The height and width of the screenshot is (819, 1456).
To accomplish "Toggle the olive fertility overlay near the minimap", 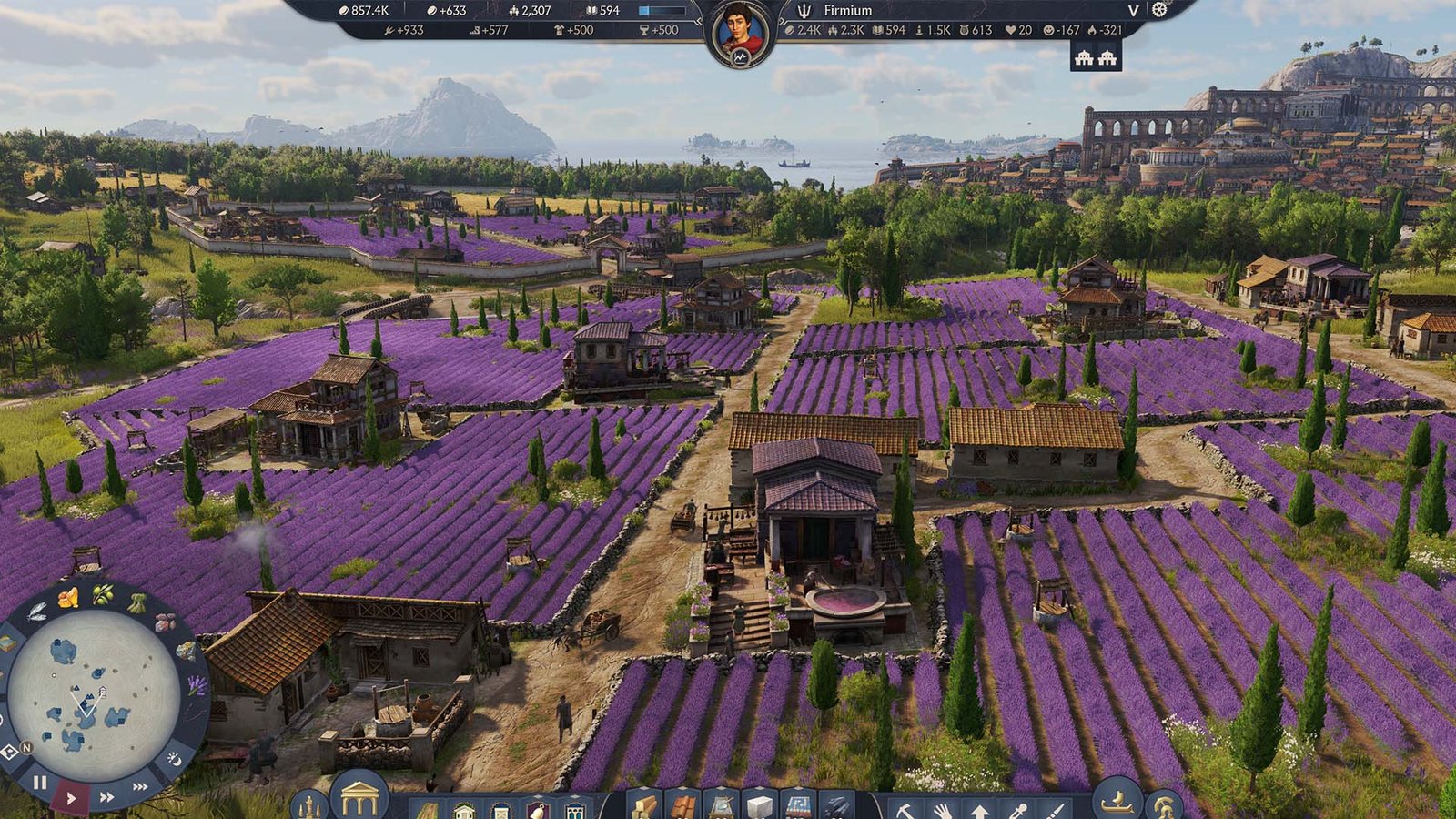I will 102,594.
